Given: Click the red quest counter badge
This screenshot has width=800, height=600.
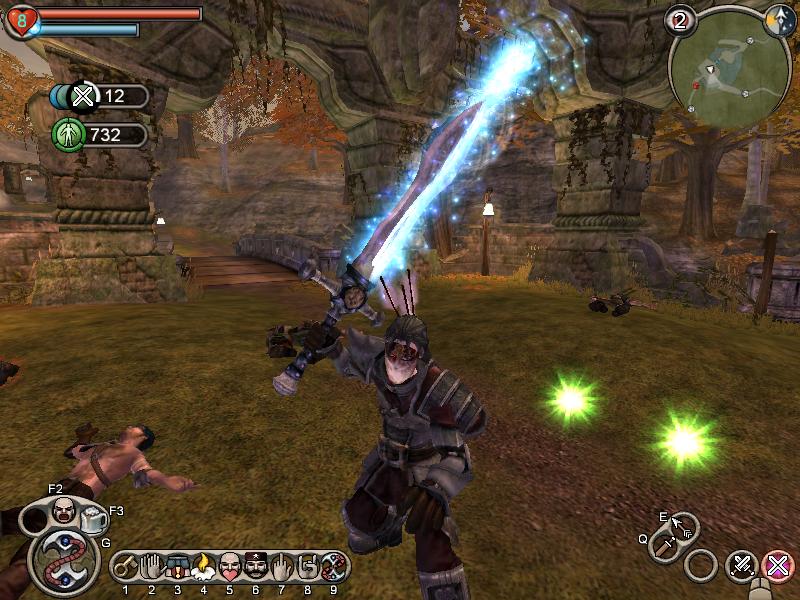Looking at the screenshot, I should click(x=683, y=19).
